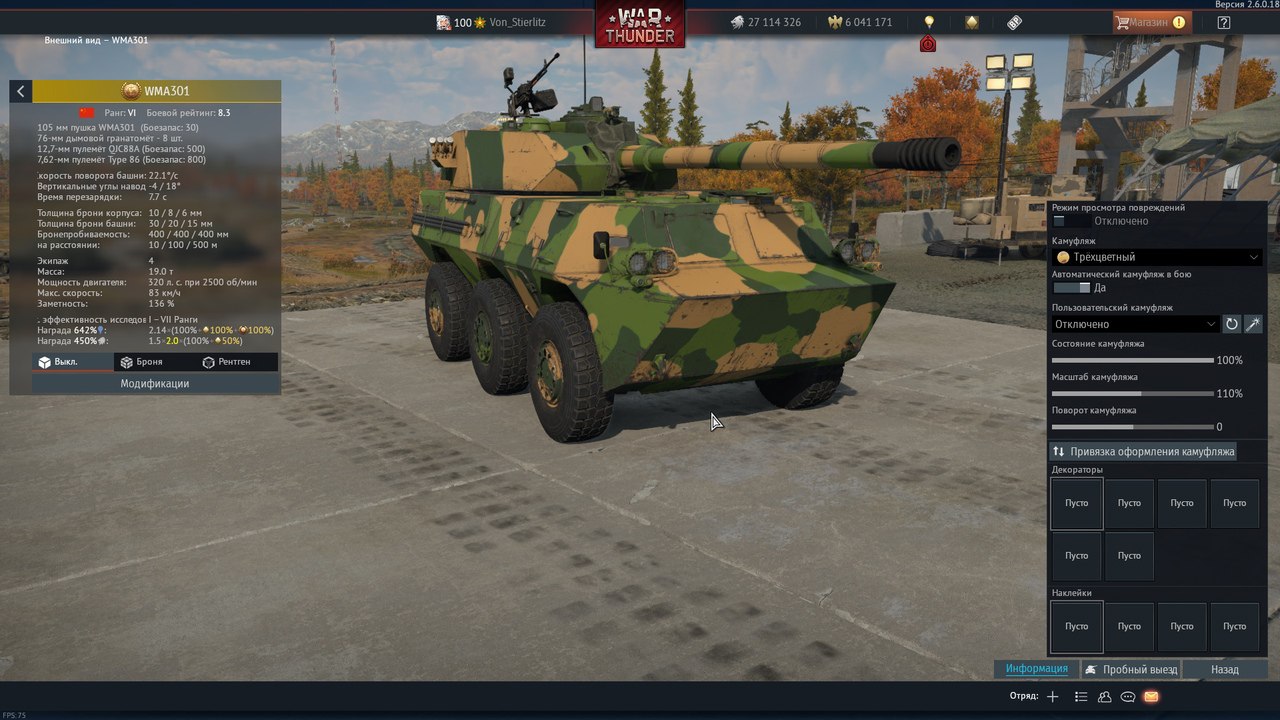Open the user camouflage dropdown
This screenshot has height=720, width=1280.
(x=1134, y=324)
